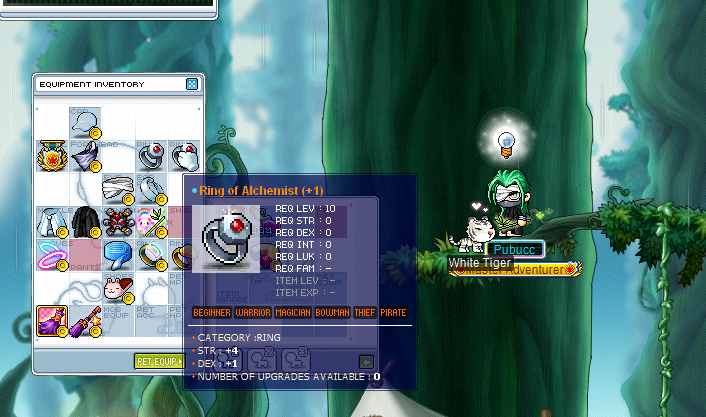Image resolution: width=706 pixels, height=417 pixels.
Task: Choose the pink bunny shoes slot
Action: [x=117, y=286]
